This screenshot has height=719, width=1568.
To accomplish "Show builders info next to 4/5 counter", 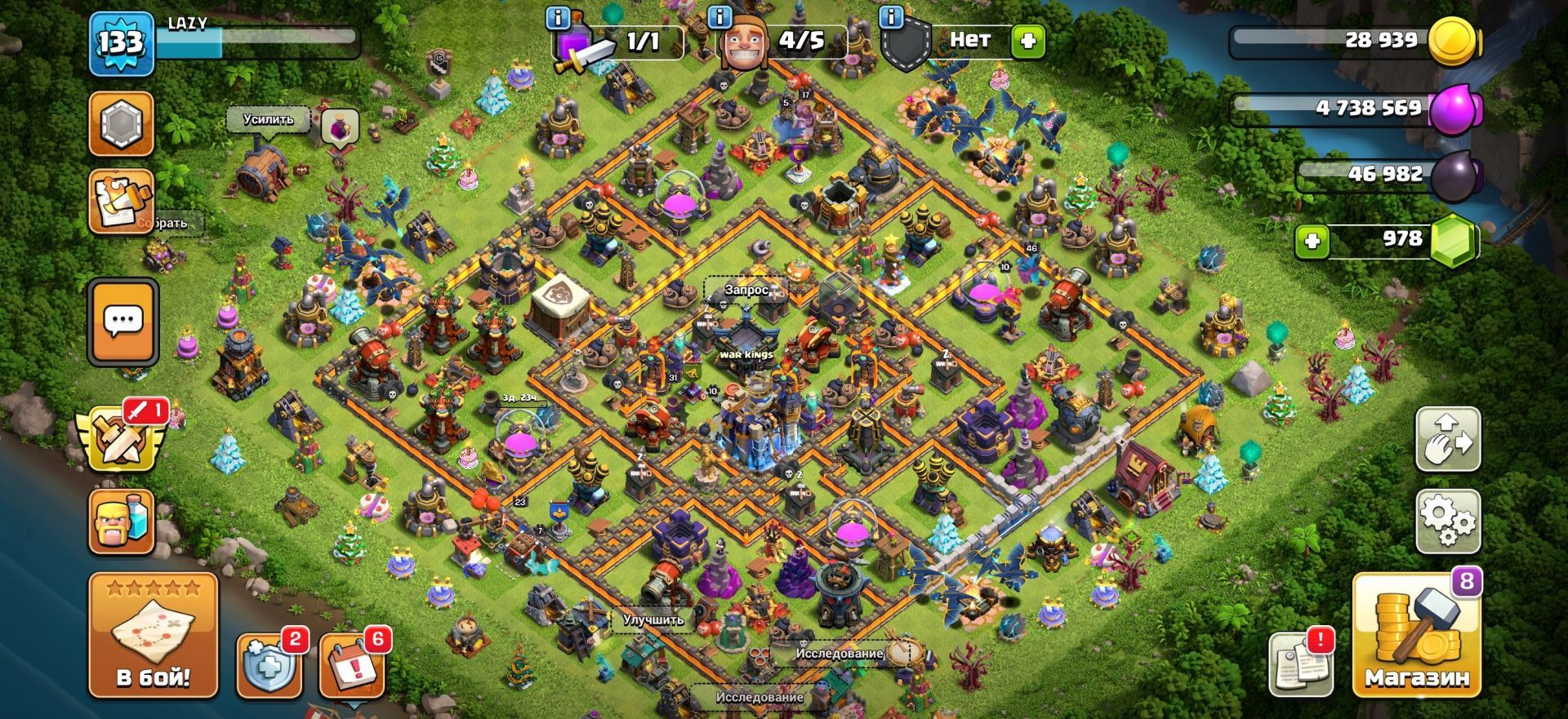I will coord(719,16).
